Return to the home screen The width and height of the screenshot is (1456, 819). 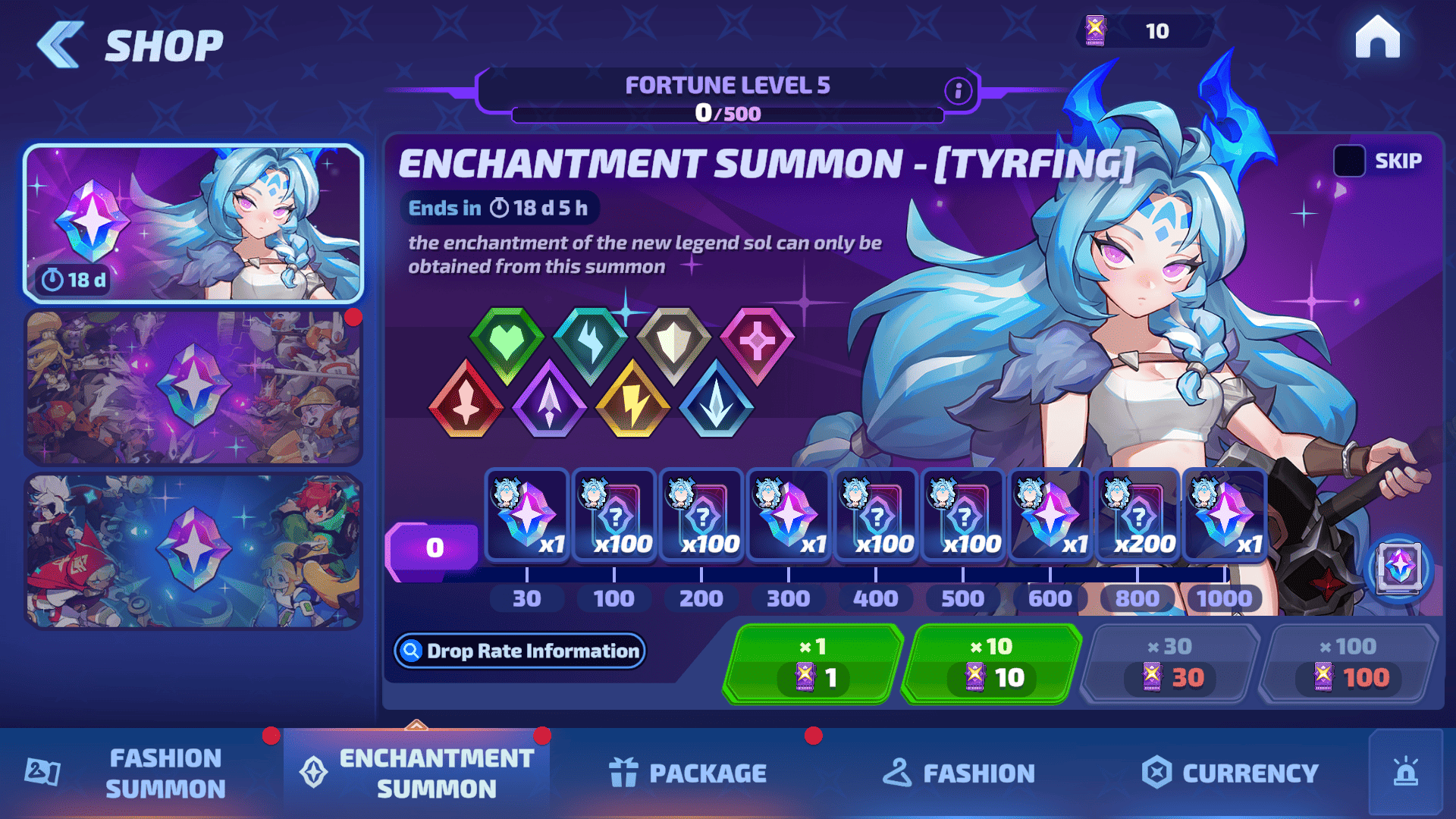[x=1377, y=38]
